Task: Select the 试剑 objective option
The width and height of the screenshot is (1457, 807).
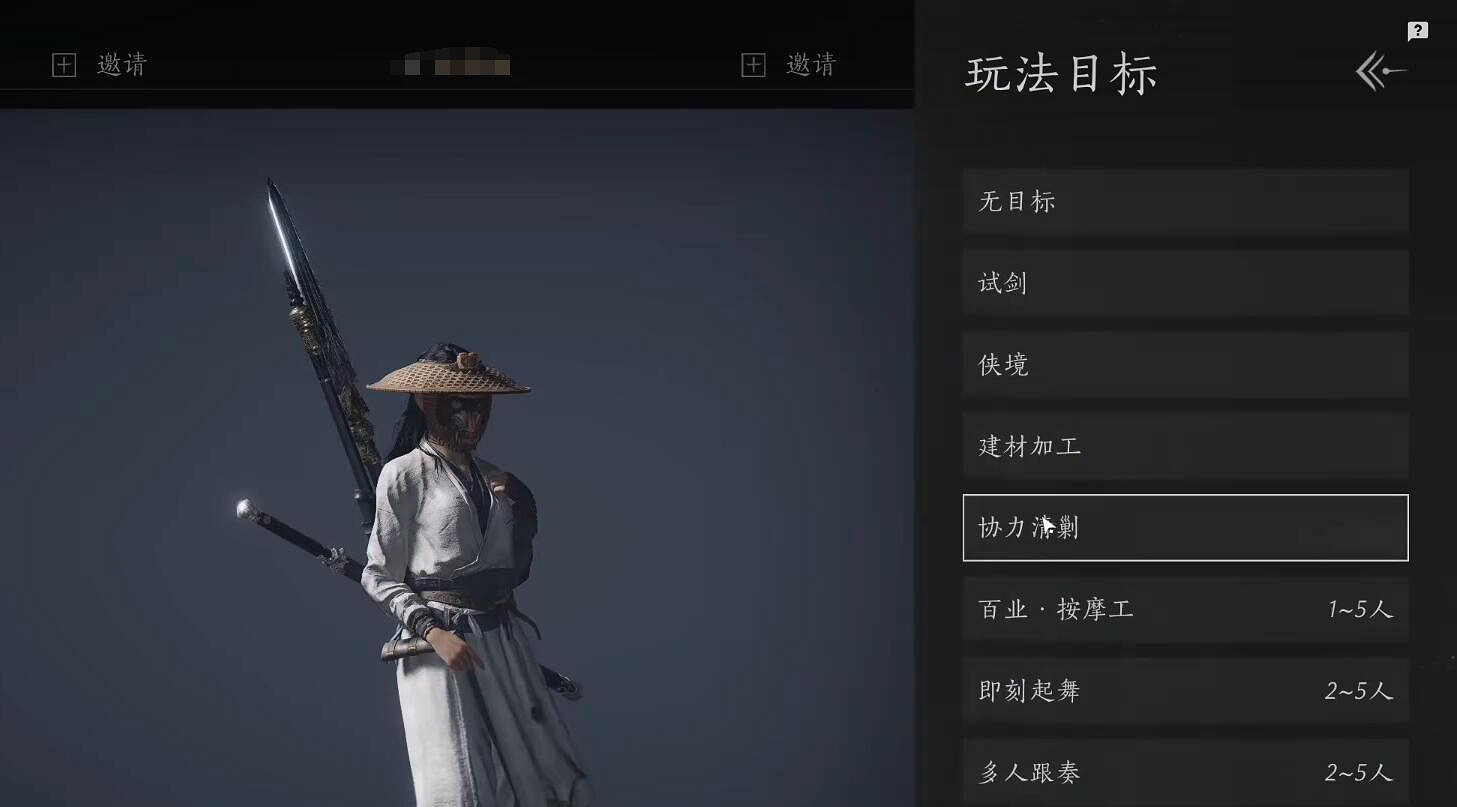Action: pyautogui.click(x=1184, y=282)
